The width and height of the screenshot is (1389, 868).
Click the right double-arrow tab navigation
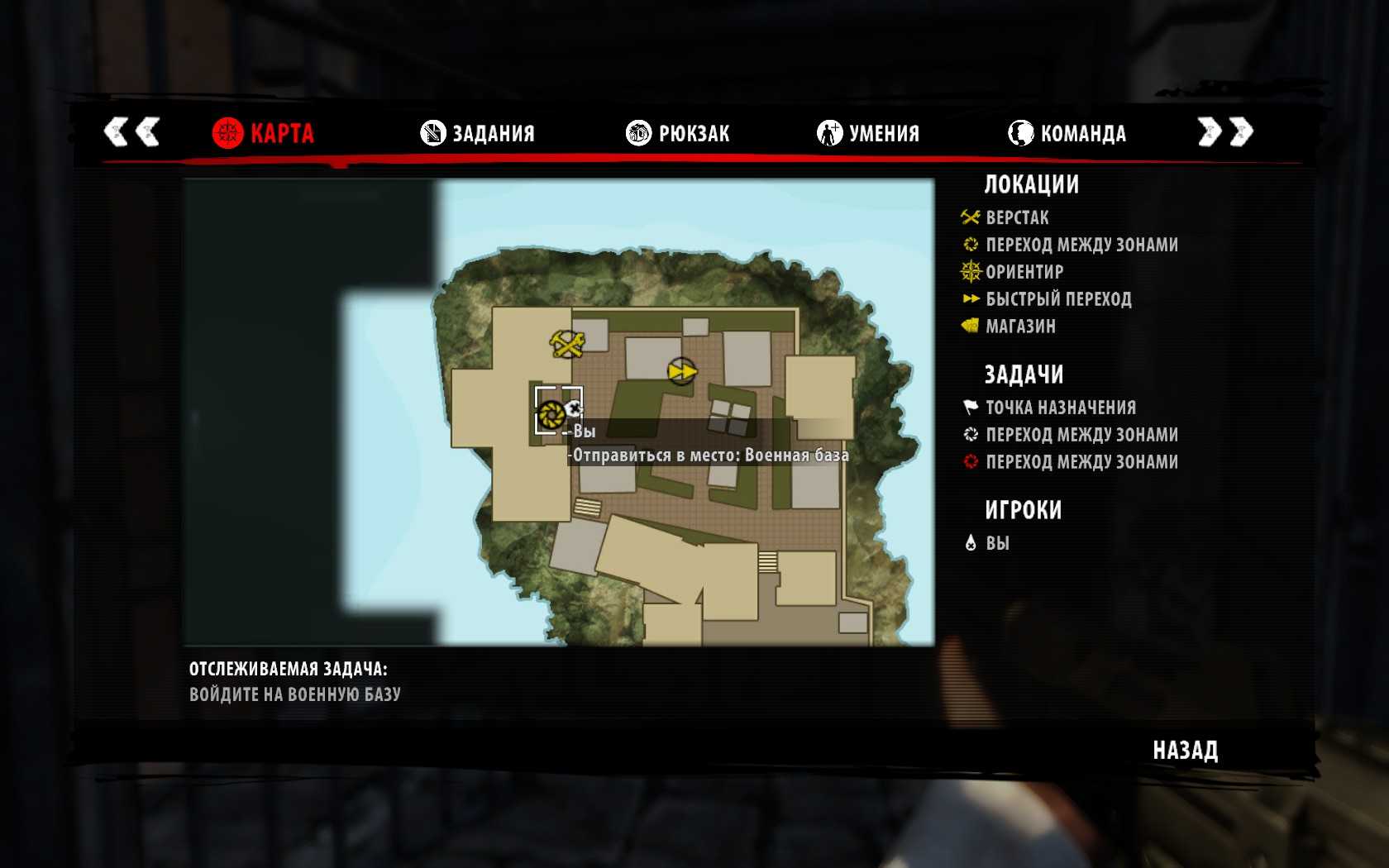(x=1225, y=131)
